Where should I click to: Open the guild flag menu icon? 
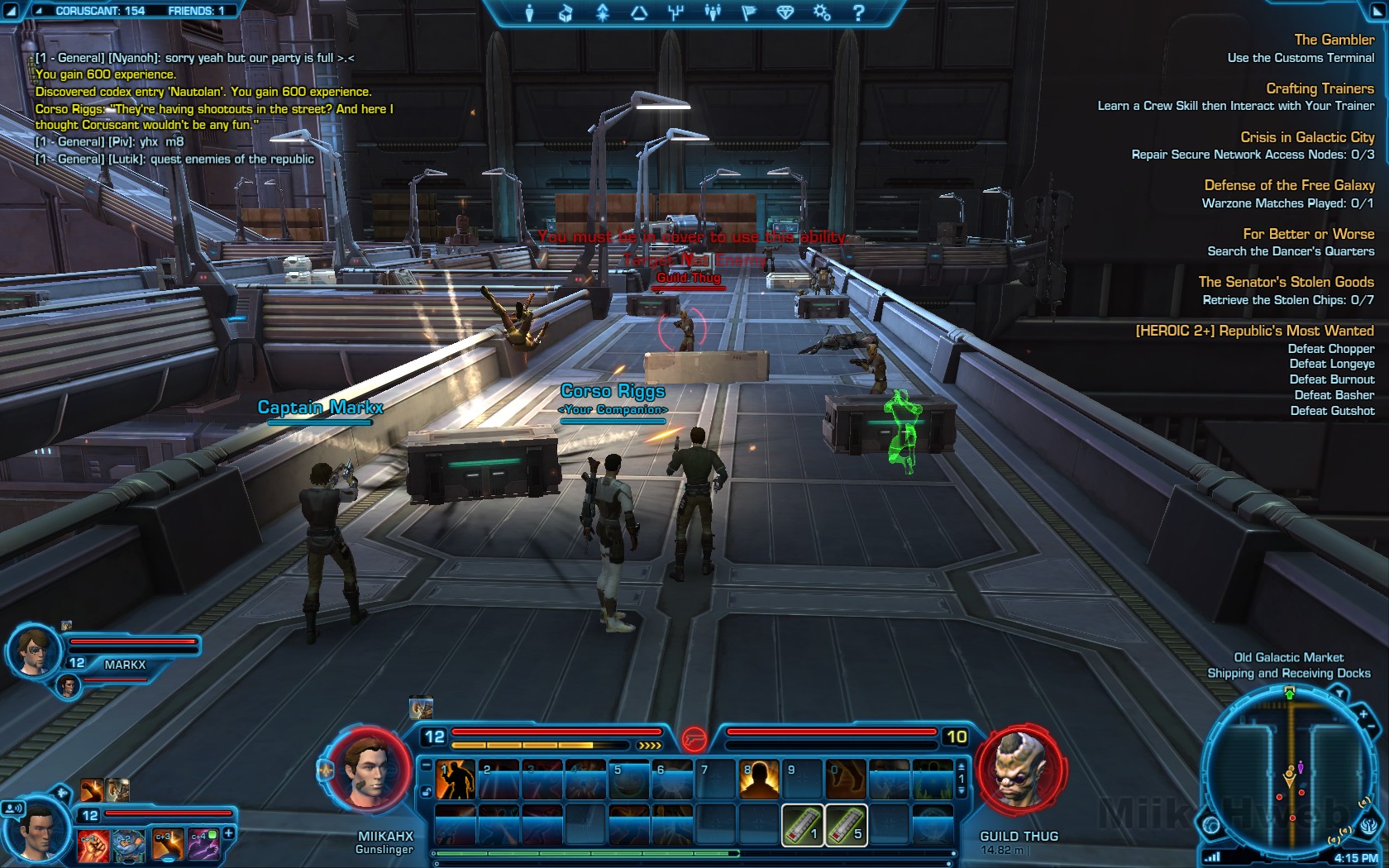coord(748,12)
